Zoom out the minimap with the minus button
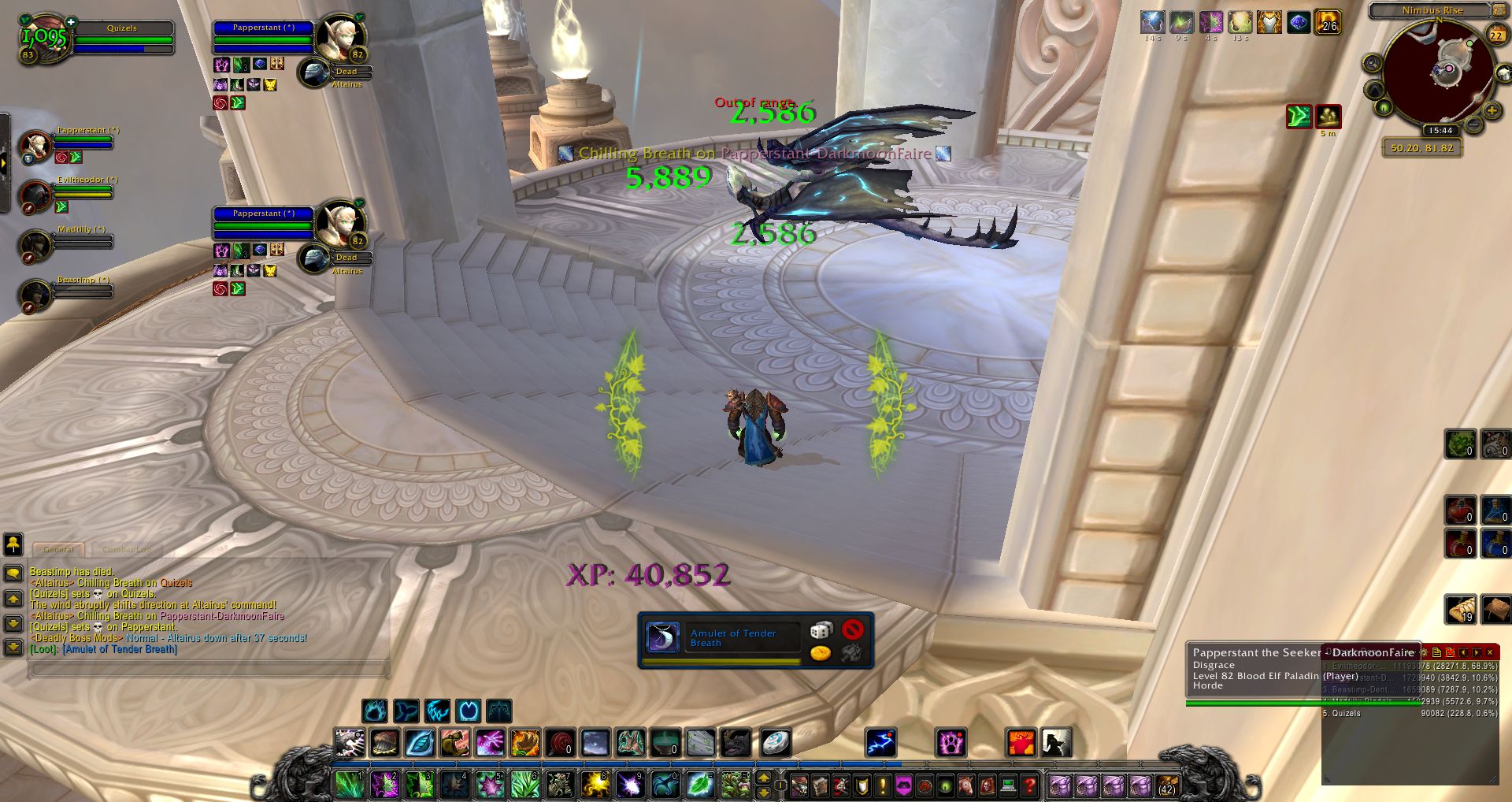Image resolution: width=1512 pixels, height=802 pixels. (x=1473, y=124)
